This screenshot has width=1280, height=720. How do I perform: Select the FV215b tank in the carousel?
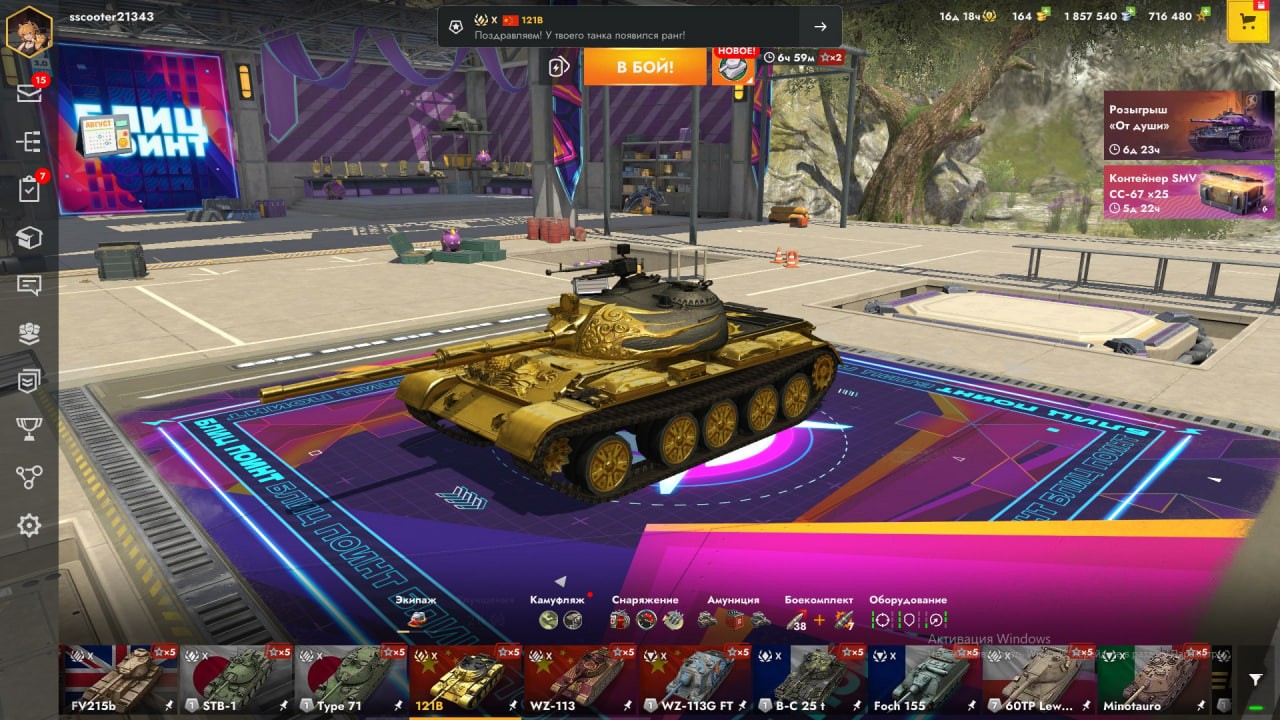click(121, 680)
